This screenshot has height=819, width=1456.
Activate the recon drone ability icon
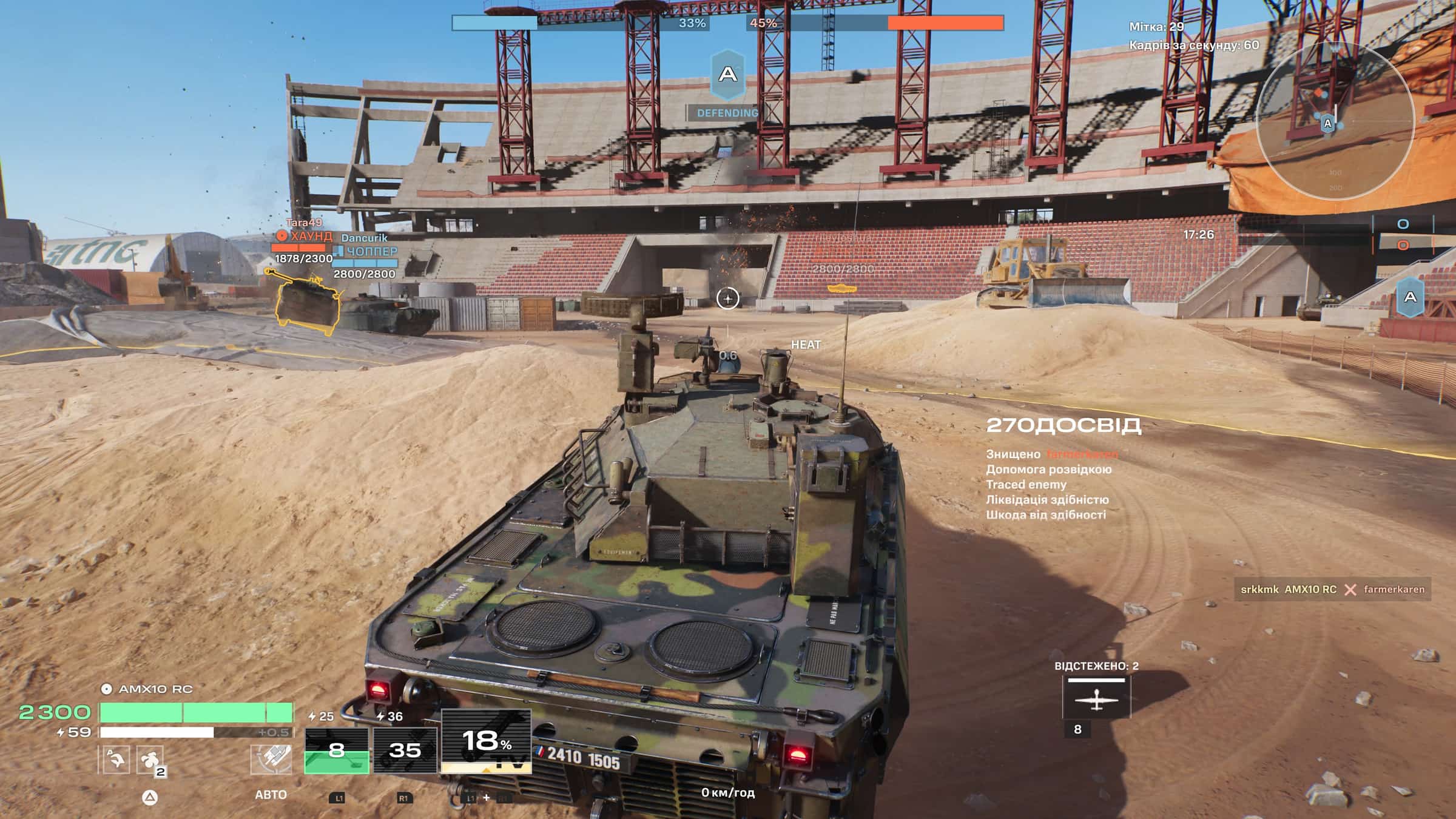(x=1096, y=699)
